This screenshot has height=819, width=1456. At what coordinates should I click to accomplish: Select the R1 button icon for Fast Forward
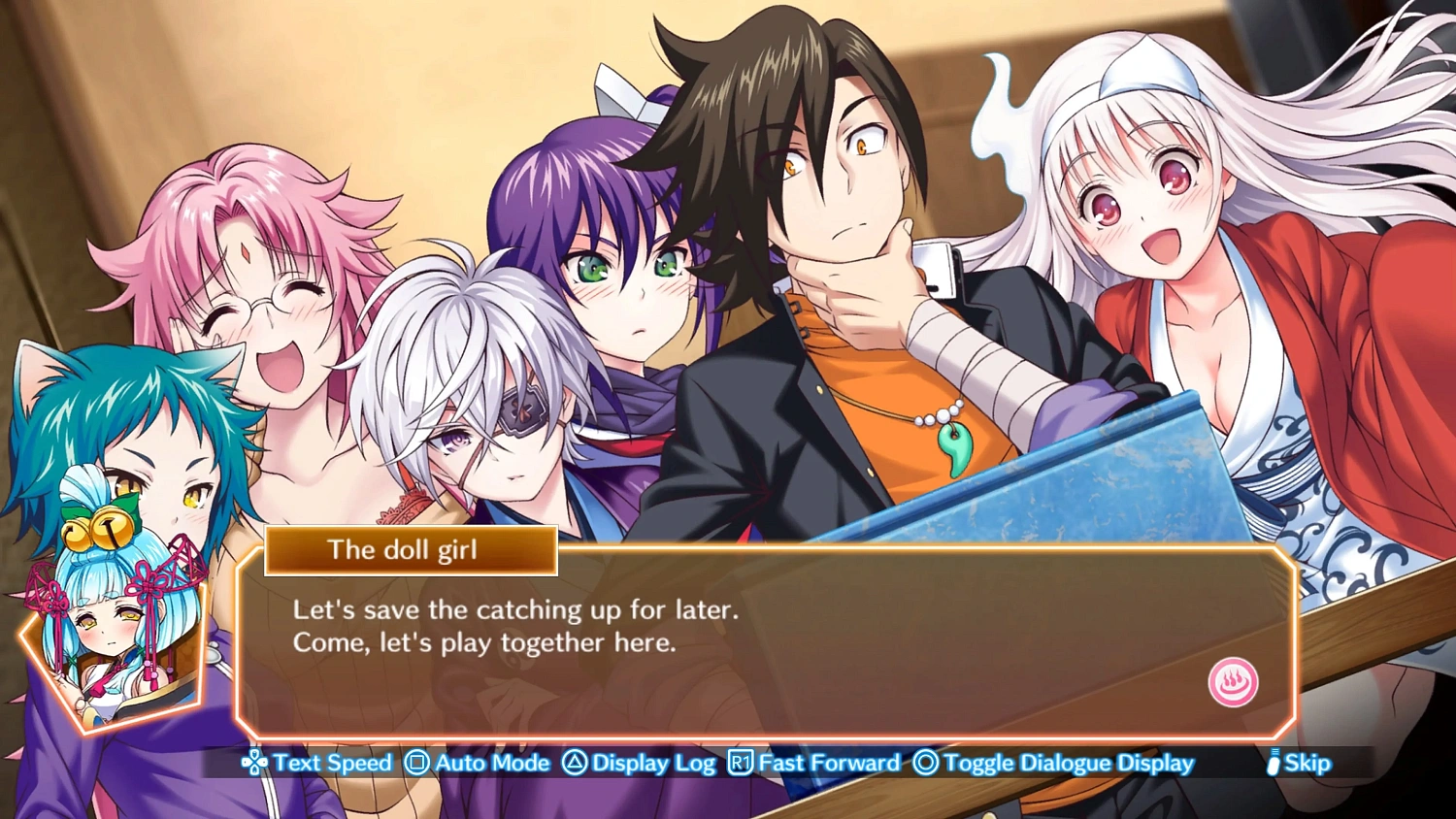pos(738,764)
